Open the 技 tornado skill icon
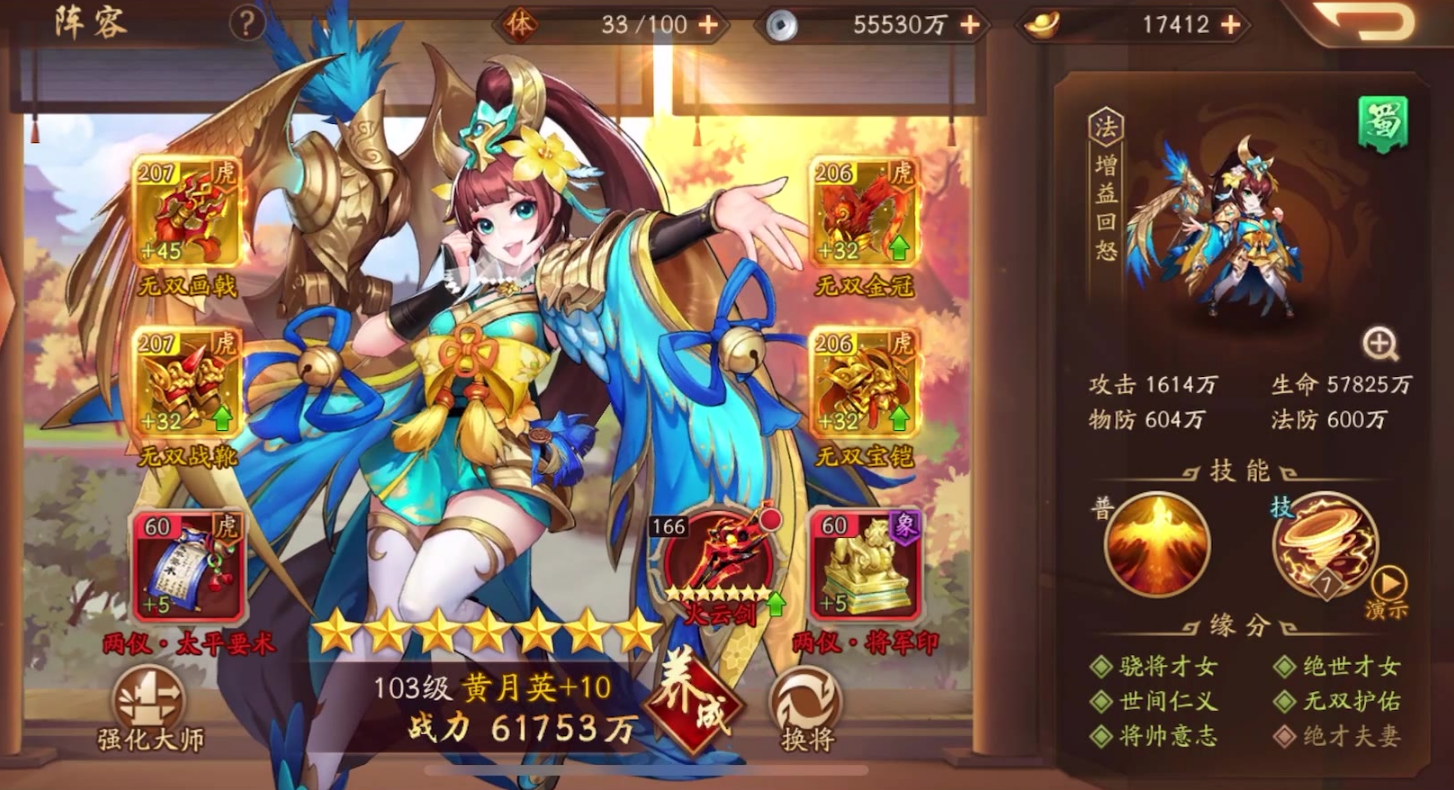The height and width of the screenshot is (790, 1454). pyautogui.click(x=1325, y=543)
